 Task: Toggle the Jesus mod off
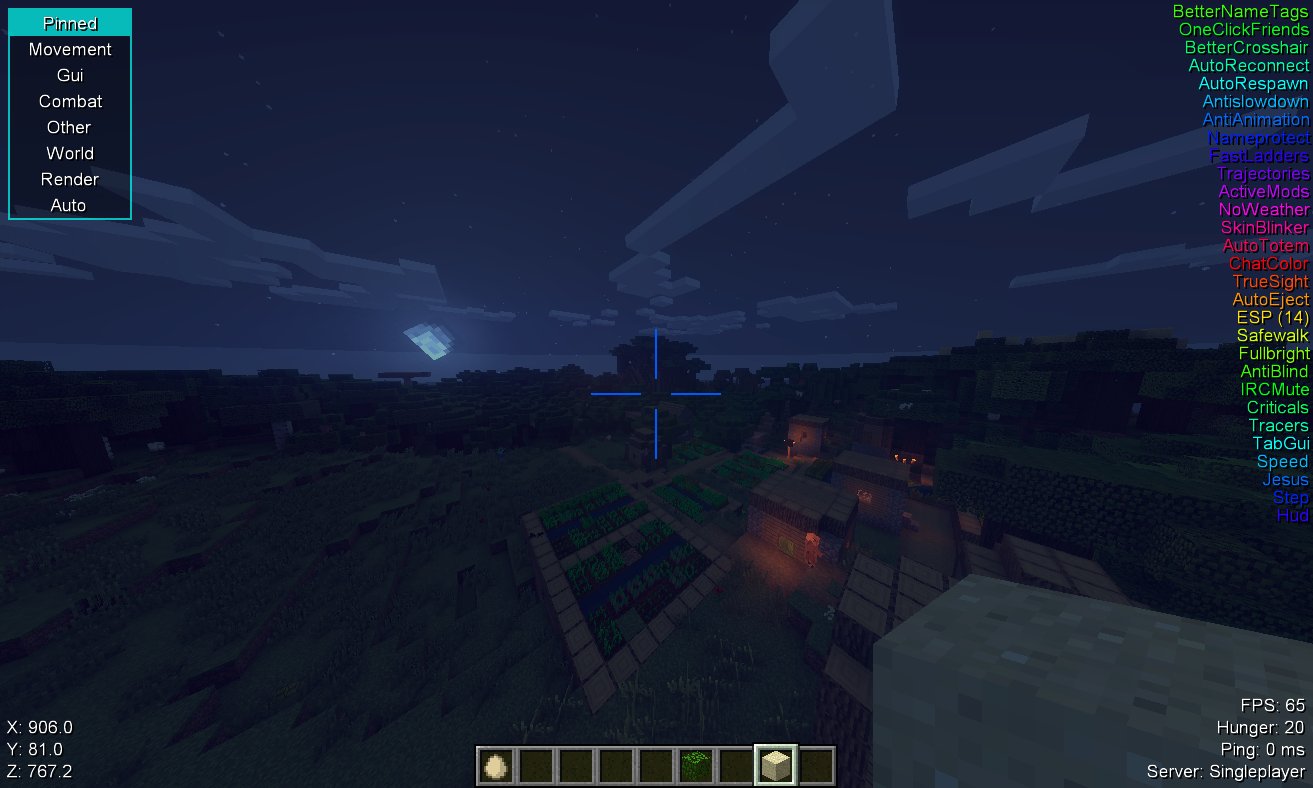coord(1285,479)
